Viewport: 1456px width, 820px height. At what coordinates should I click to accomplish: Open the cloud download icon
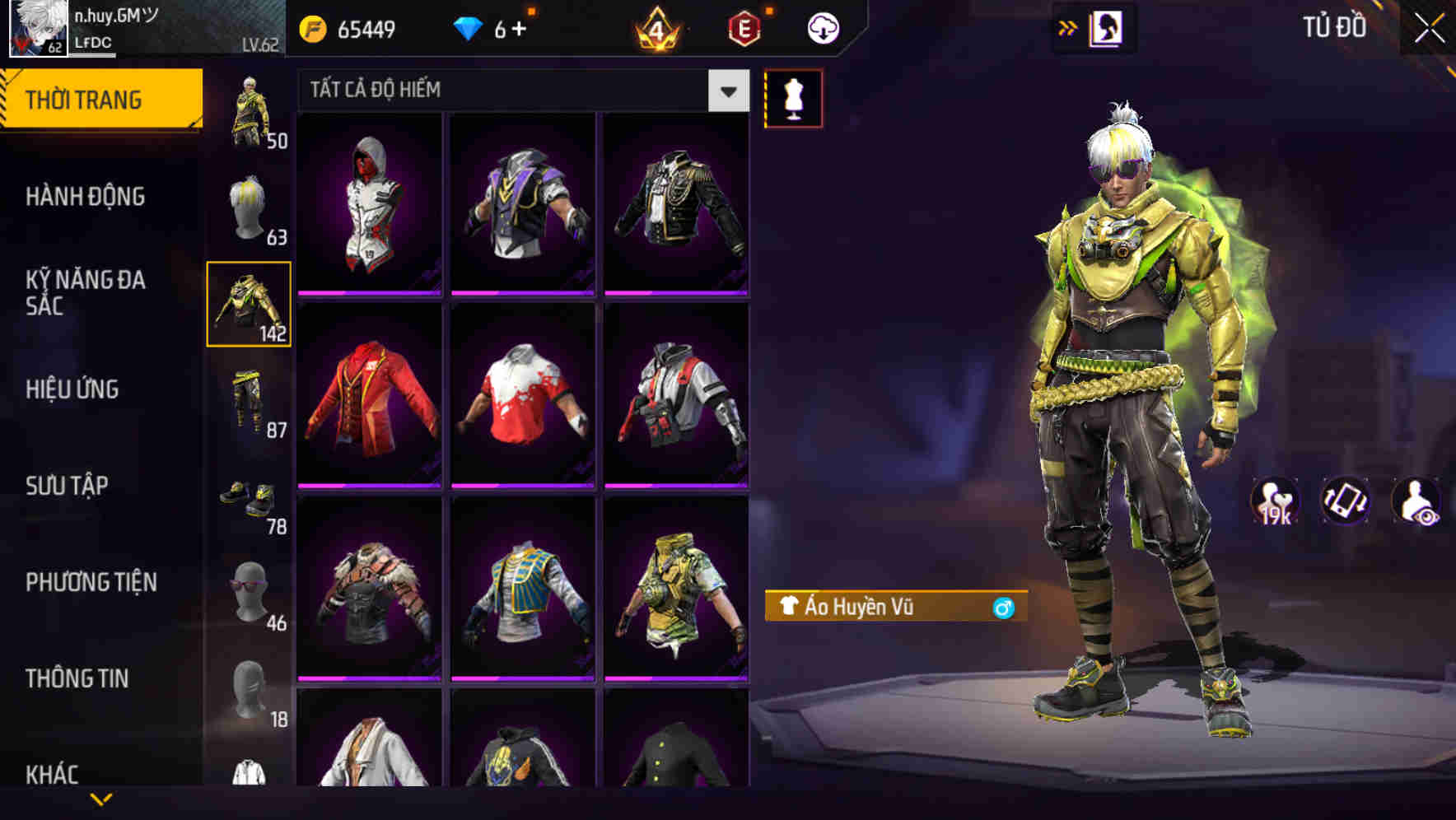click(824, 27)
